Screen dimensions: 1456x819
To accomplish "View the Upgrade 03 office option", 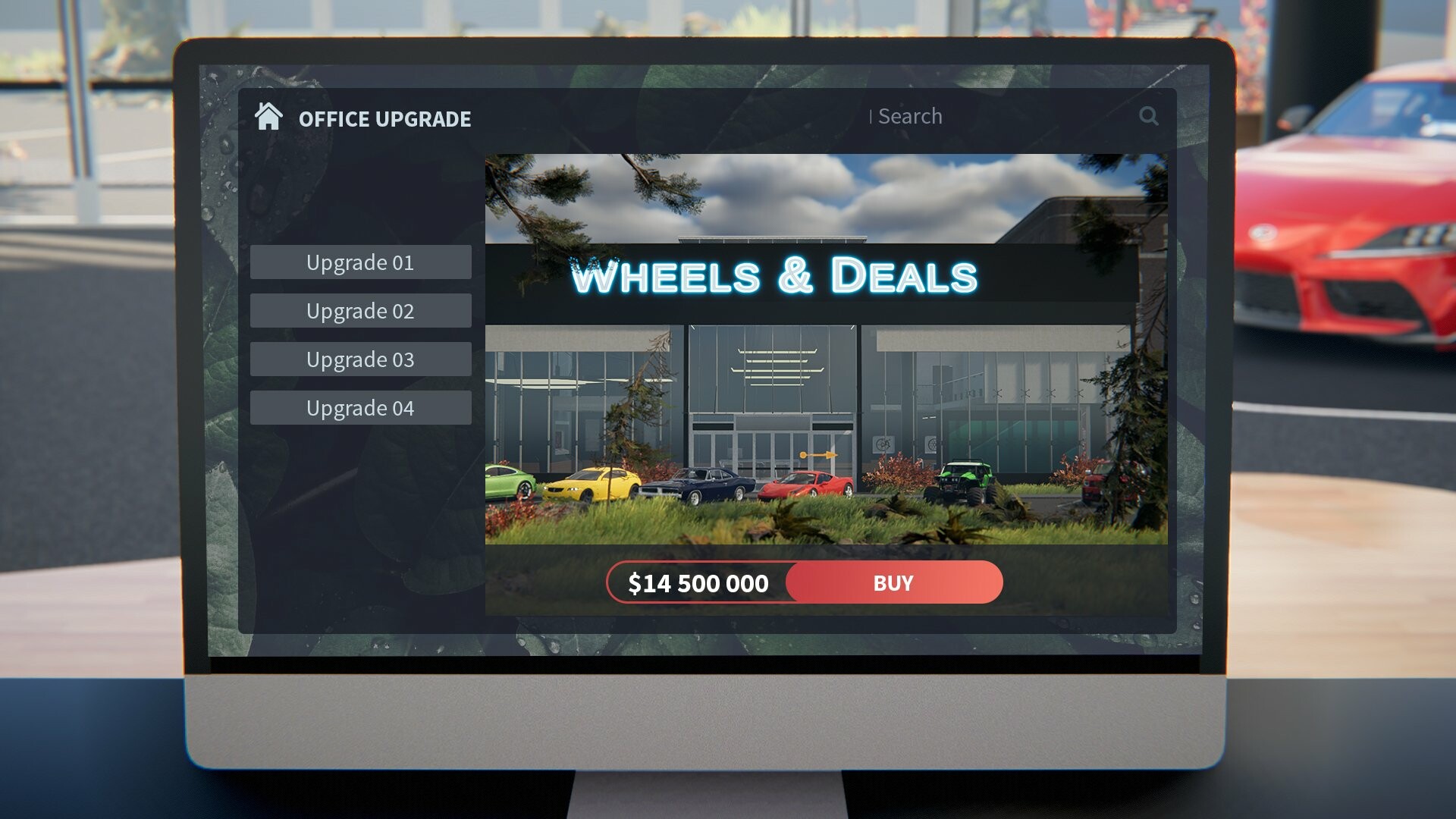I will click(360, 359).
